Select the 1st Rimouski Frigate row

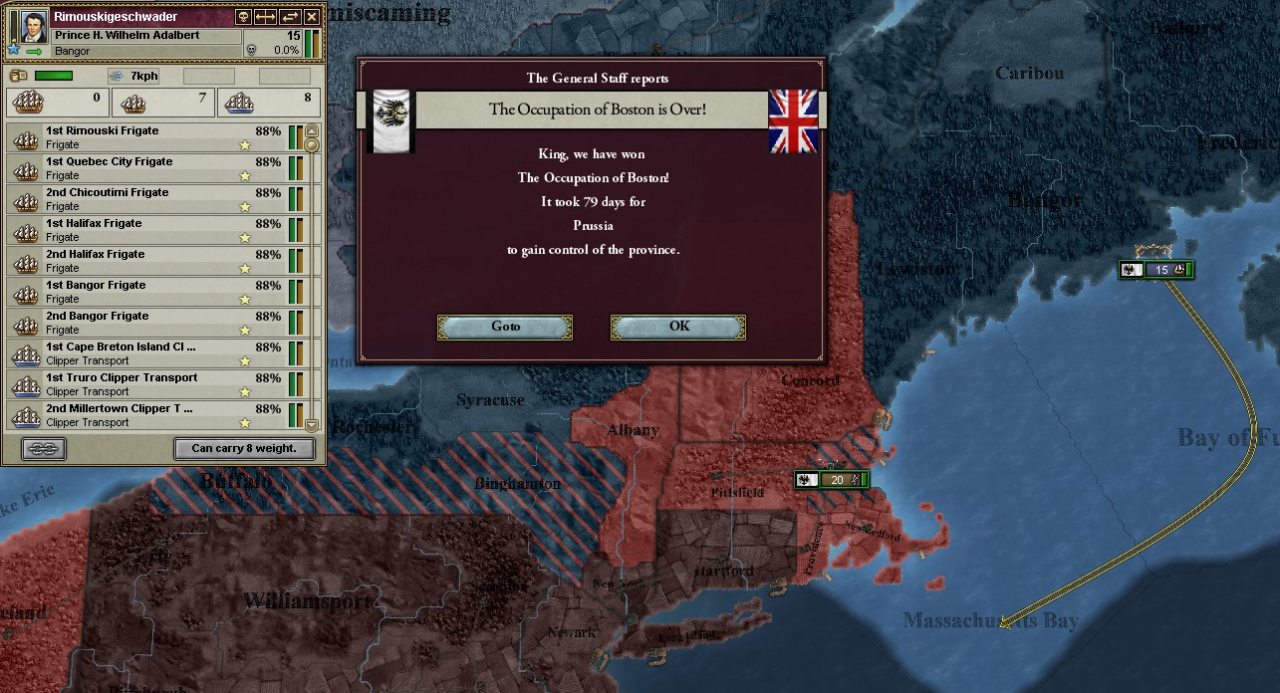(x=150, y=137)
